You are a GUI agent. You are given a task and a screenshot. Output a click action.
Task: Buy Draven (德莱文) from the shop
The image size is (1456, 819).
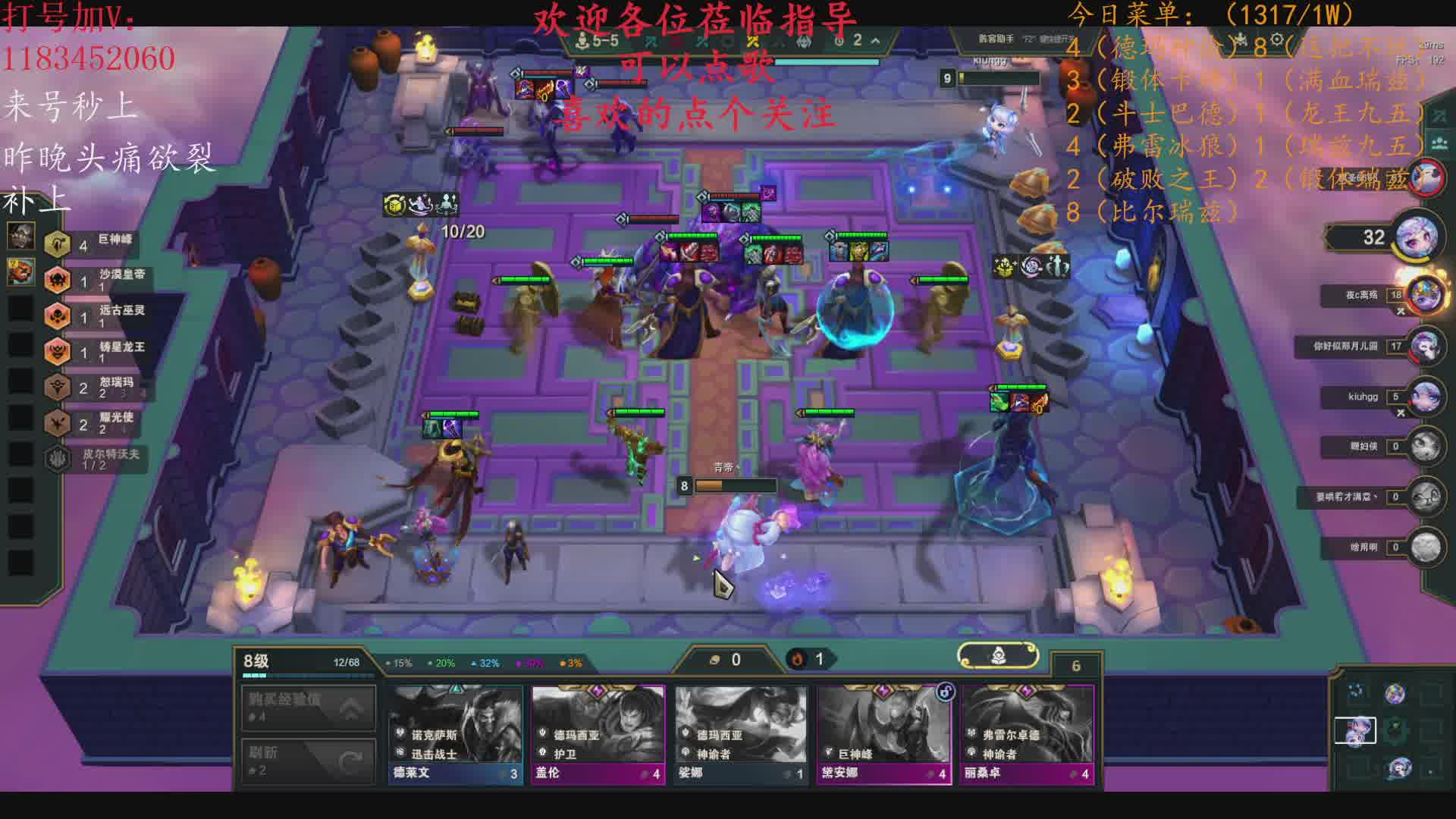[x=455, y=733]
